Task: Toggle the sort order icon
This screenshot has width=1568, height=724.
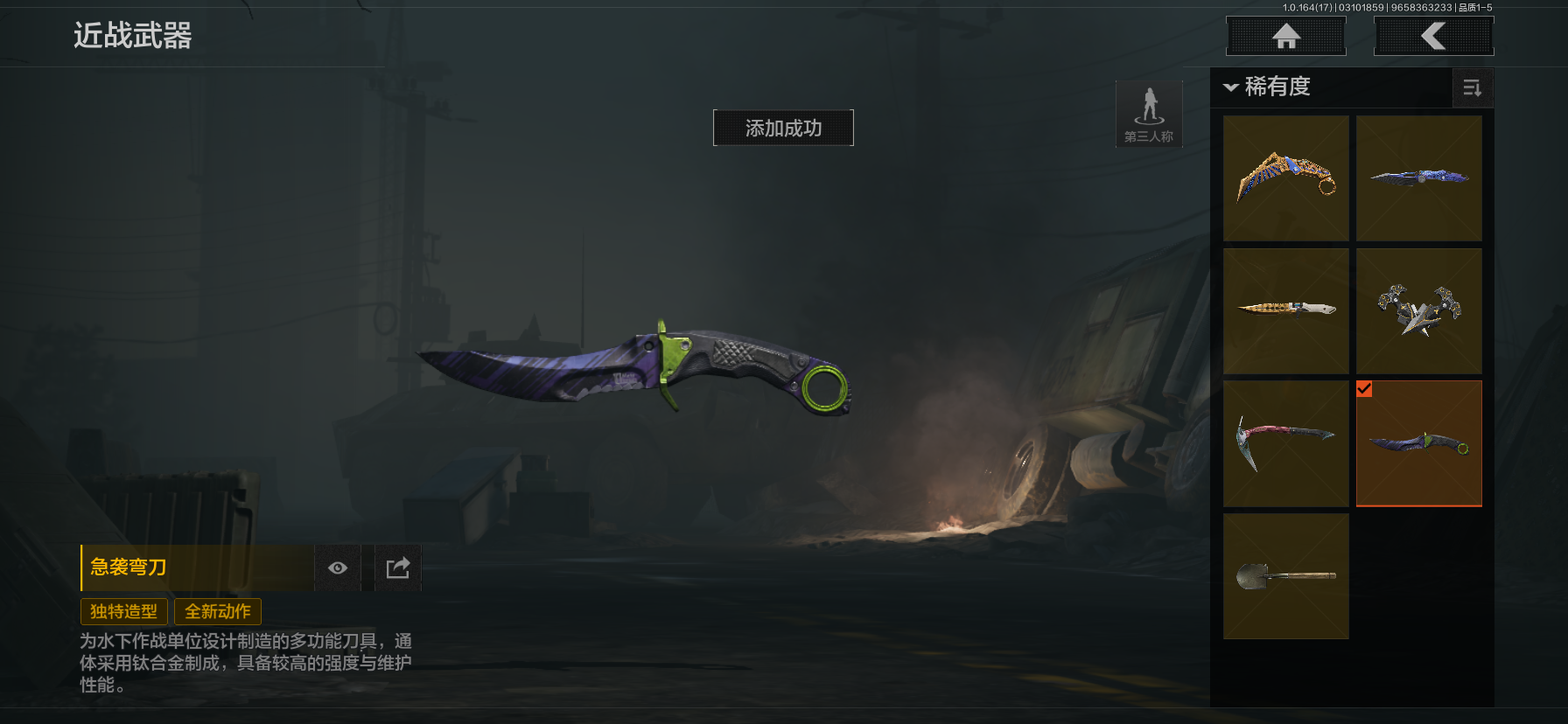Action: tap(1472, 87)
